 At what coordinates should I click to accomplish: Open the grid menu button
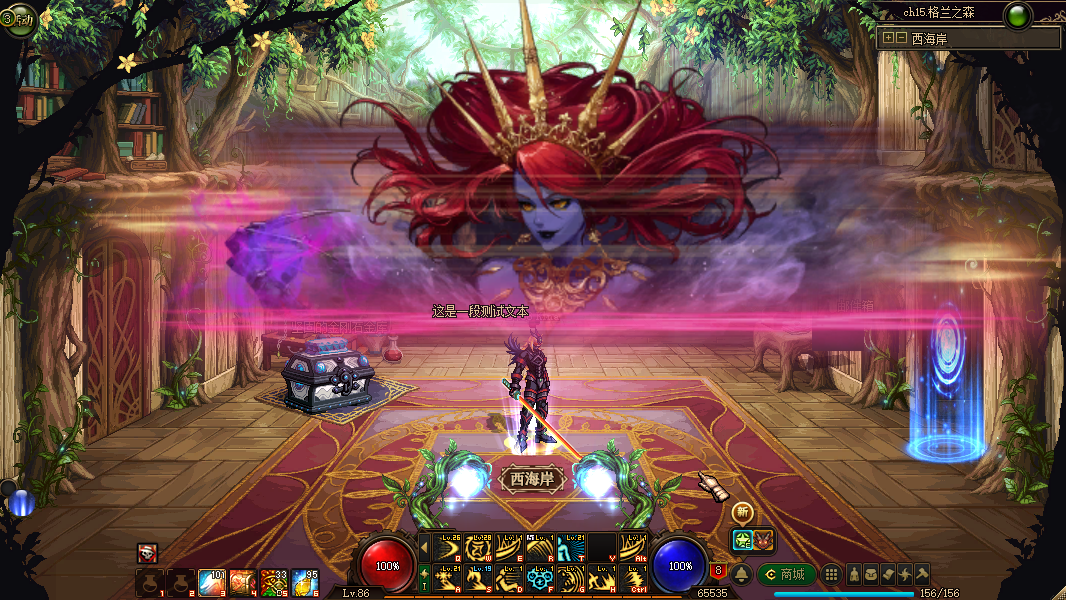pyautogui.click(x=831, y=574)
